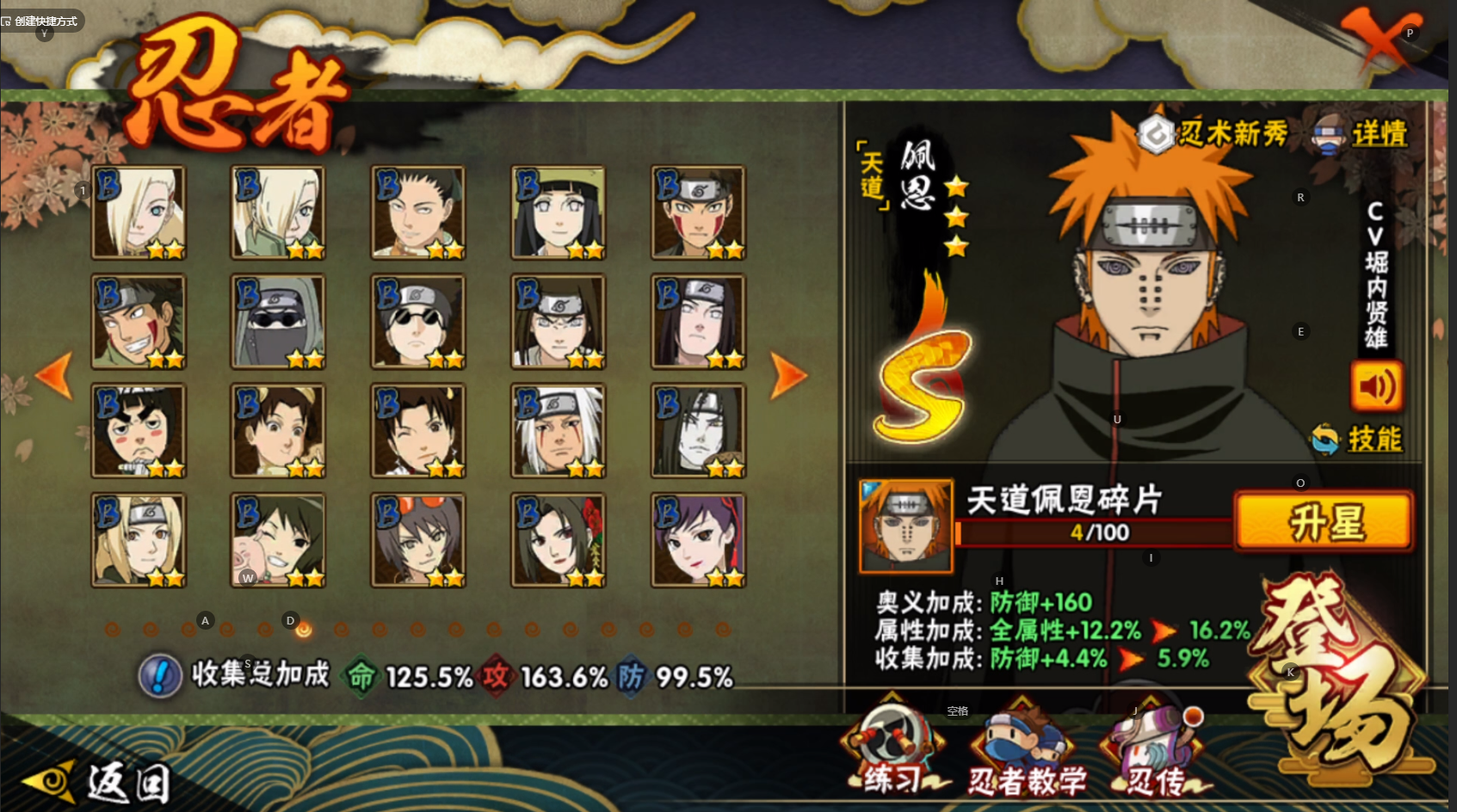Image resolution: width=1457 pixels, height=812 pixels.
Task: Switch to the 技能 skills view
Action: (x=1358, y=440)
